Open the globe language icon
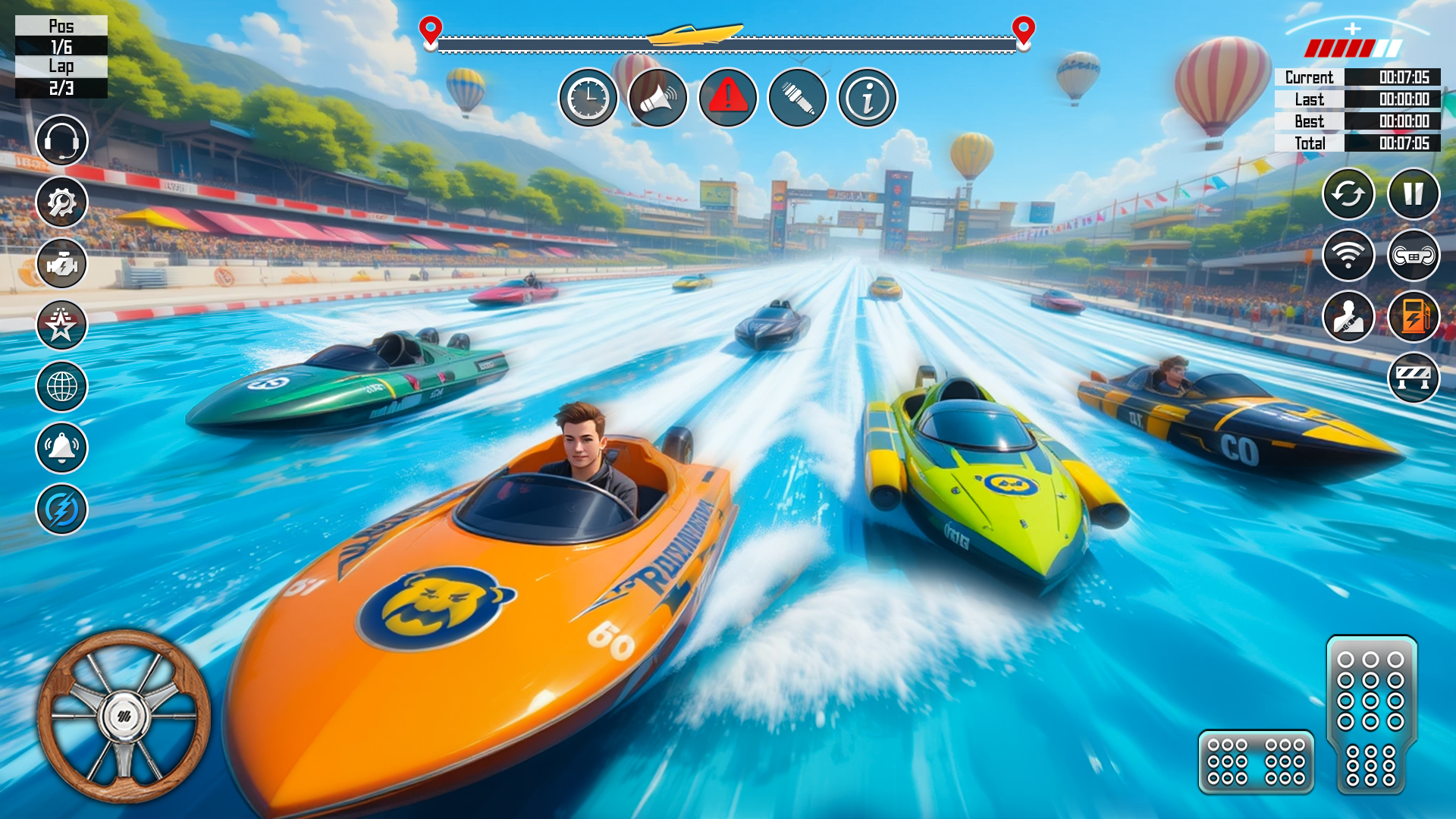 click(x=61, y=387)
